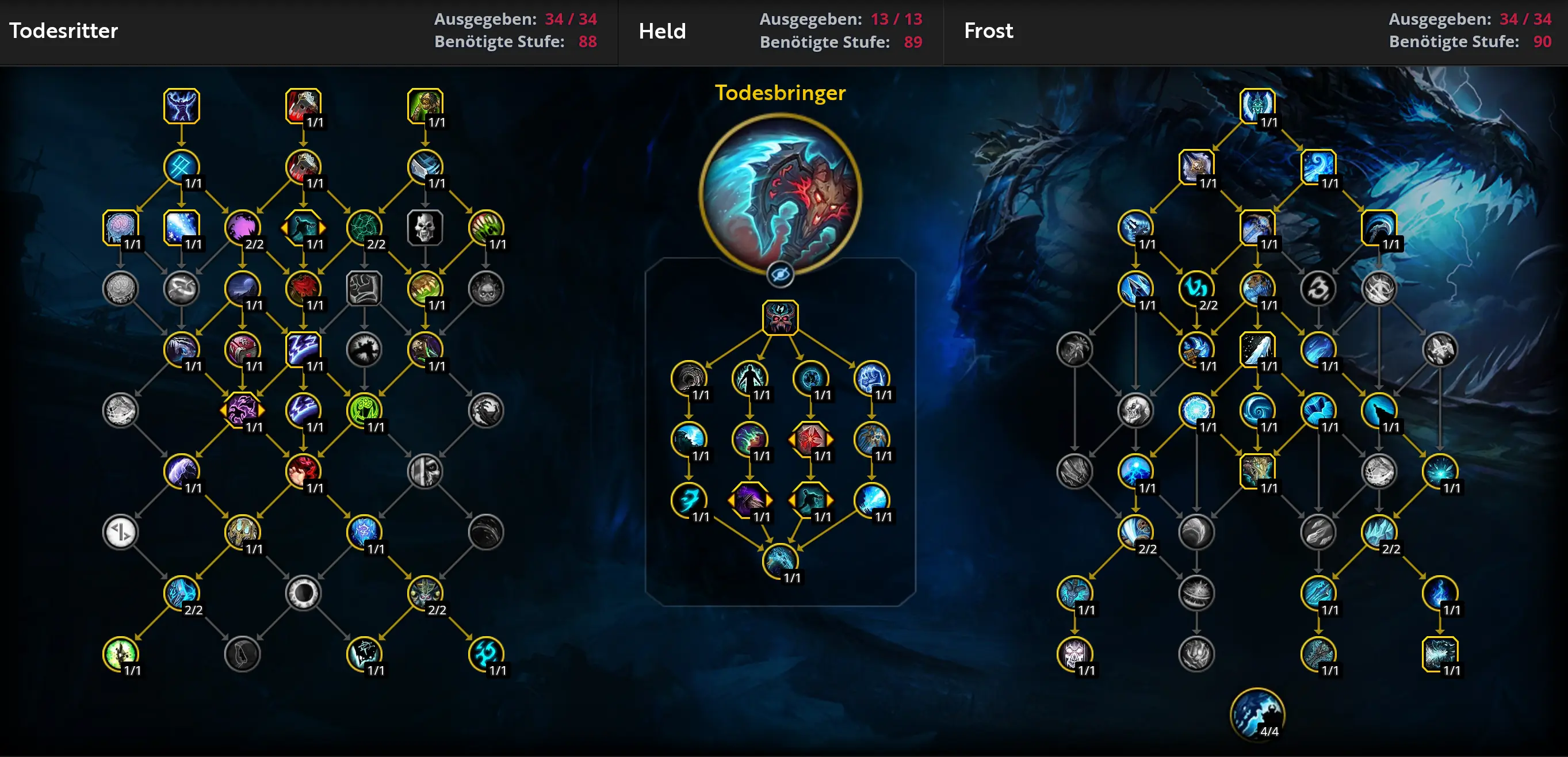Select the blue fist hero talent
The height and width of the screenshot is (757, 1568).
(x=871, y=378)
